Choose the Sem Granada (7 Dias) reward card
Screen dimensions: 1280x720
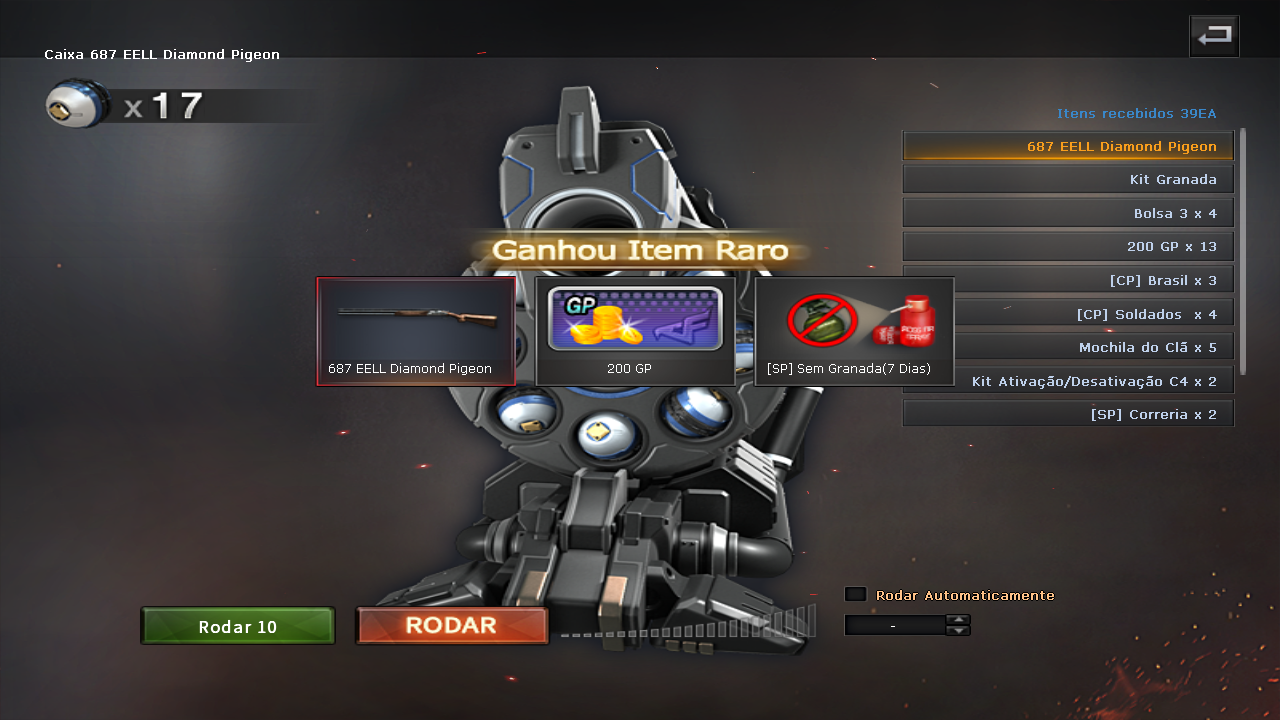[x=854, y=331]
